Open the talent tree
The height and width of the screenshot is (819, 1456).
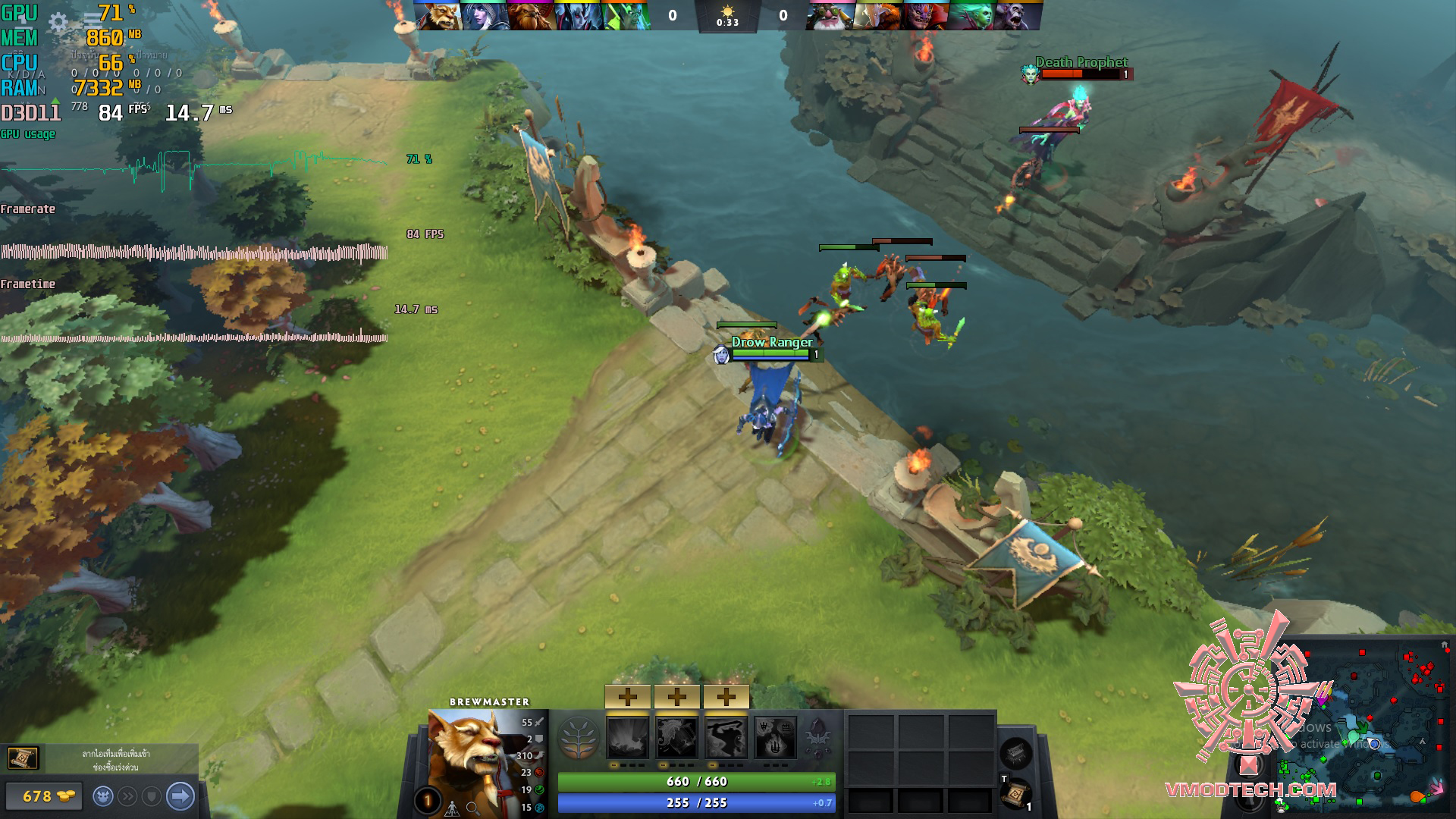click(x=578, y=737)
